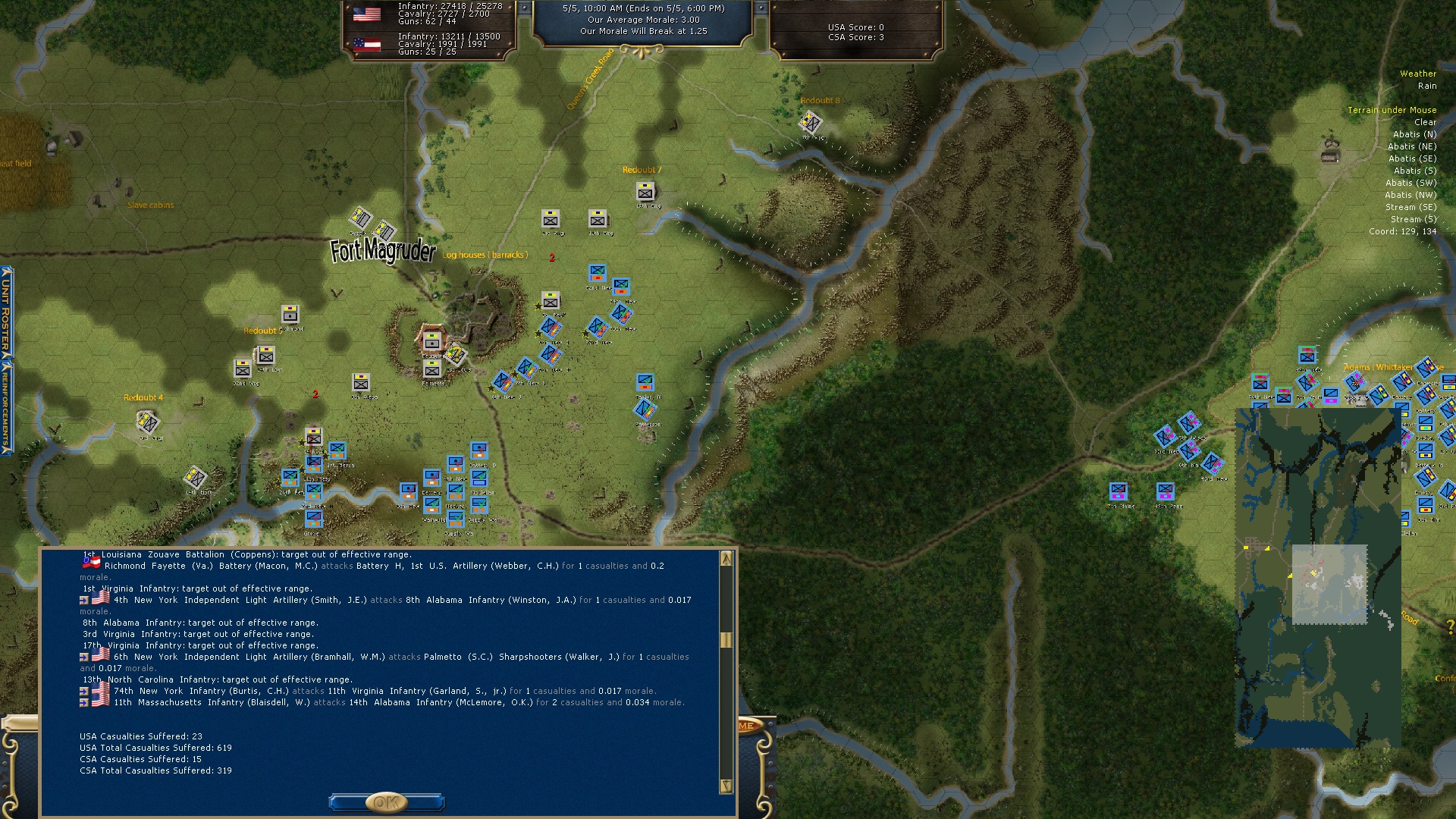Open the Reinforcements side tab
This screenshot has width=1456, height=819.
5,406
